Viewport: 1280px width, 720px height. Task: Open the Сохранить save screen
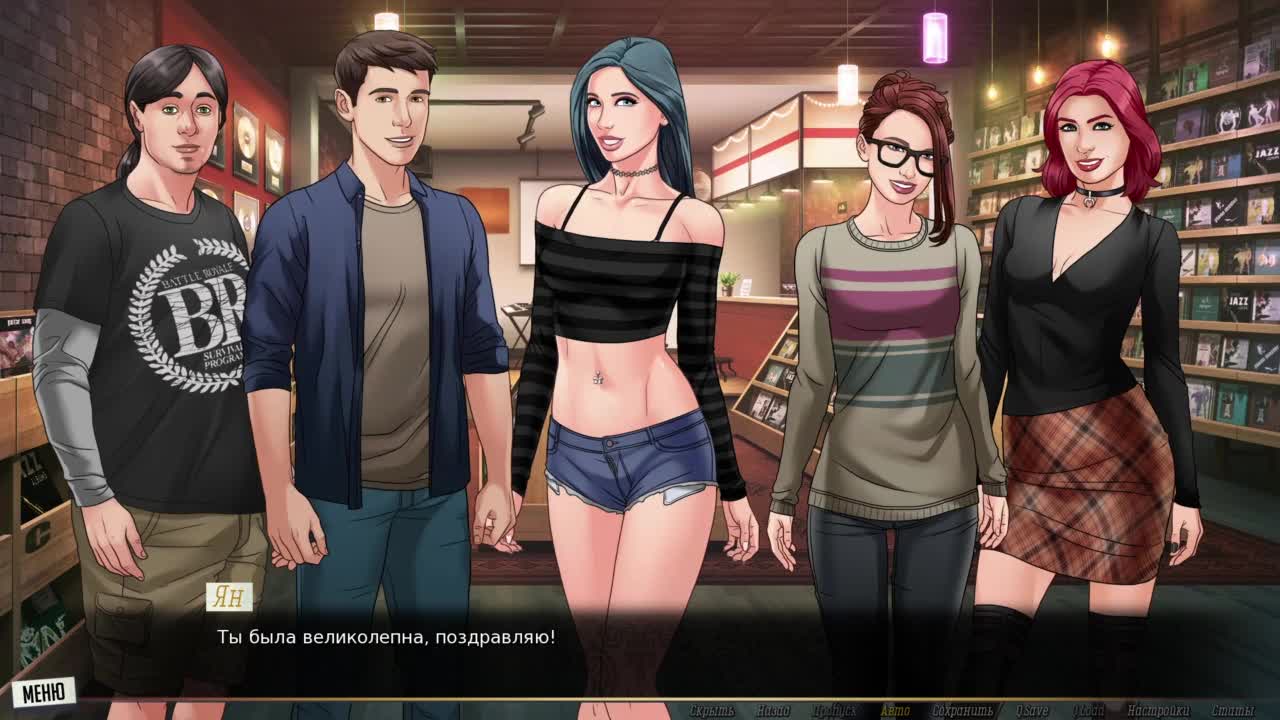(962, 711)
